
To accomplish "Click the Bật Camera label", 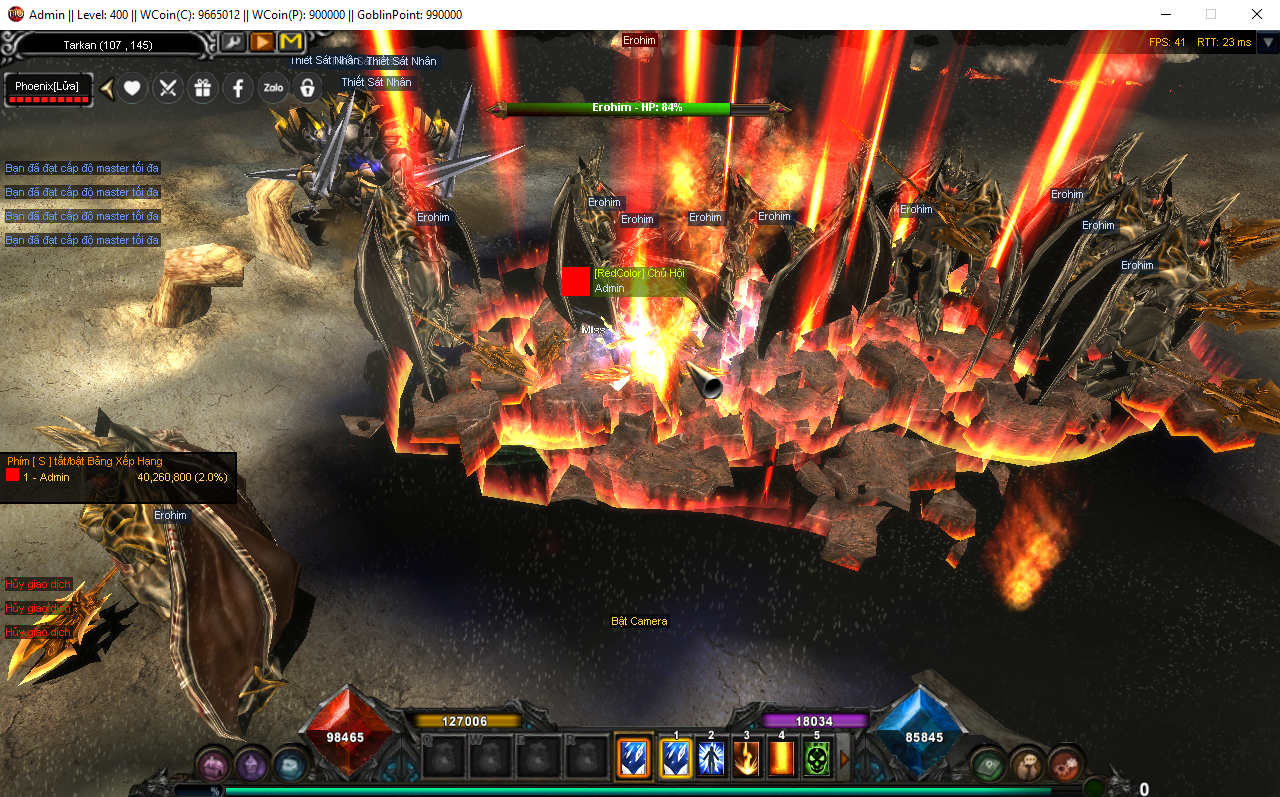I will 639,621.
